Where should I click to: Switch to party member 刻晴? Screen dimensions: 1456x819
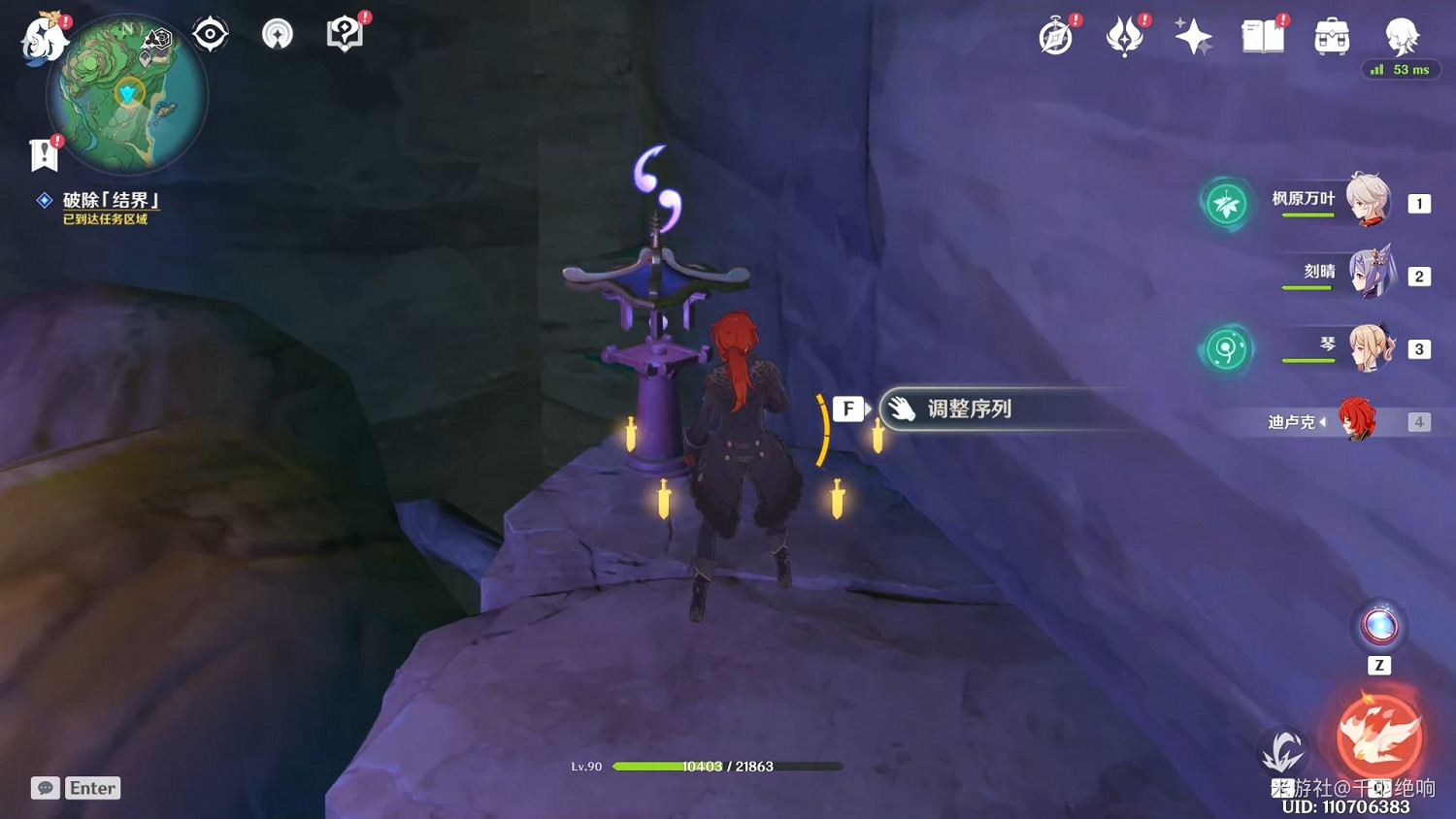click(1369, 275)
